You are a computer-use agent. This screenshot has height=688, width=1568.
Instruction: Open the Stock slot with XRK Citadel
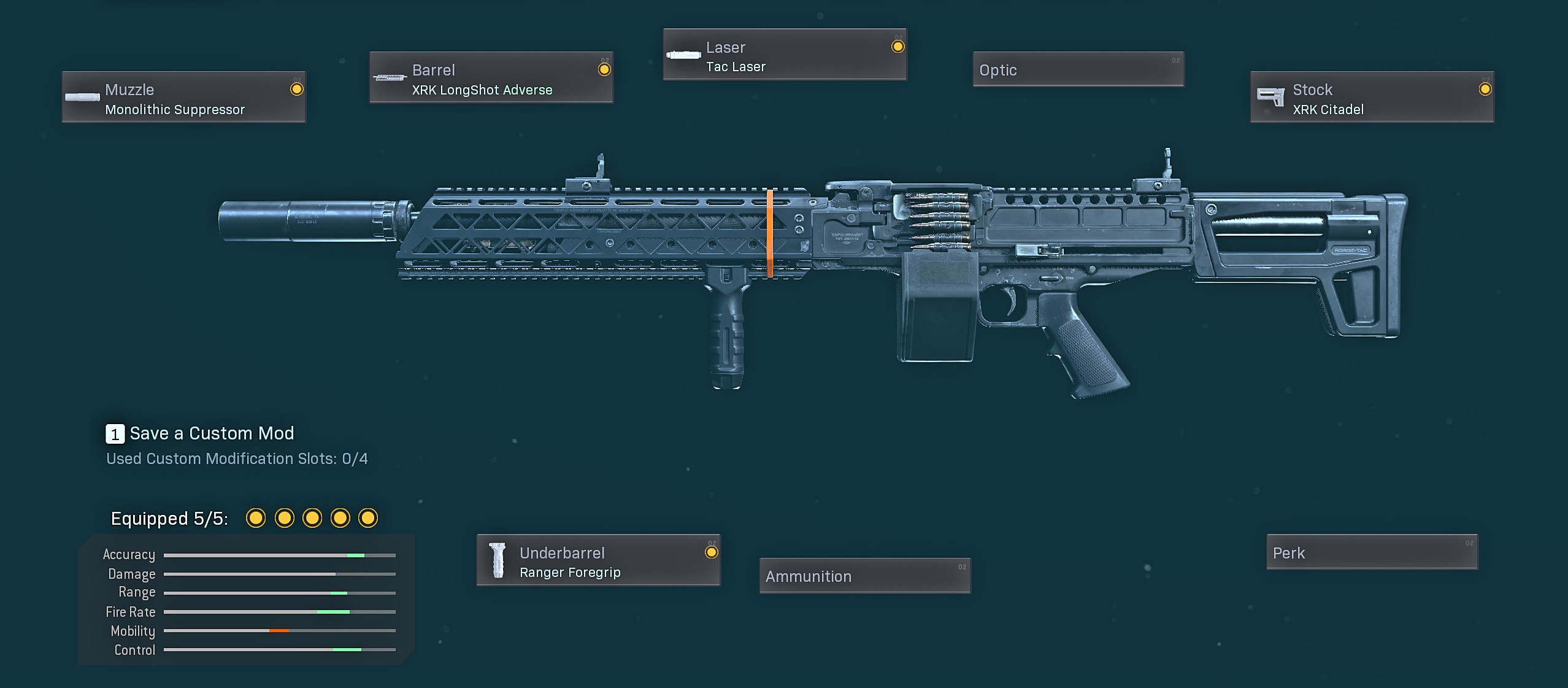pyautogui.click(x=1372, y=97)
